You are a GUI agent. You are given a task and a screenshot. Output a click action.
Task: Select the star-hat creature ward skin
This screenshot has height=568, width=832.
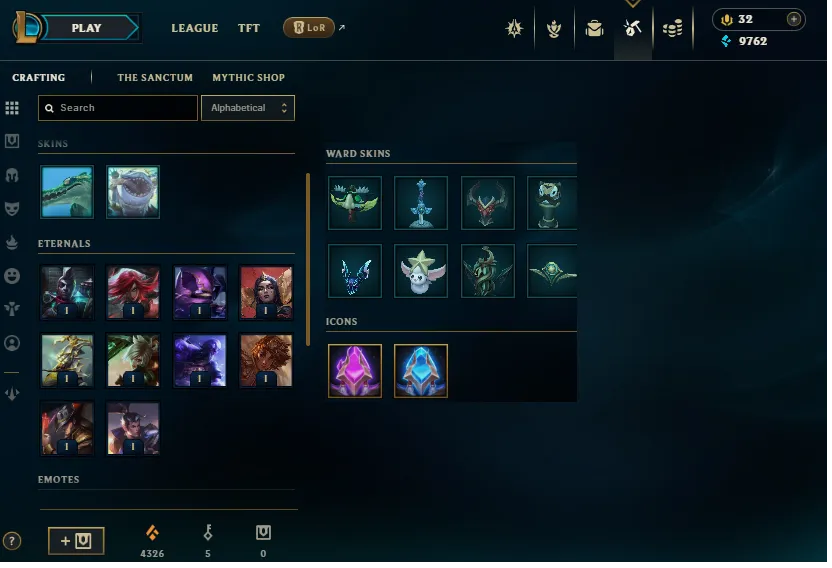point(420,271)
